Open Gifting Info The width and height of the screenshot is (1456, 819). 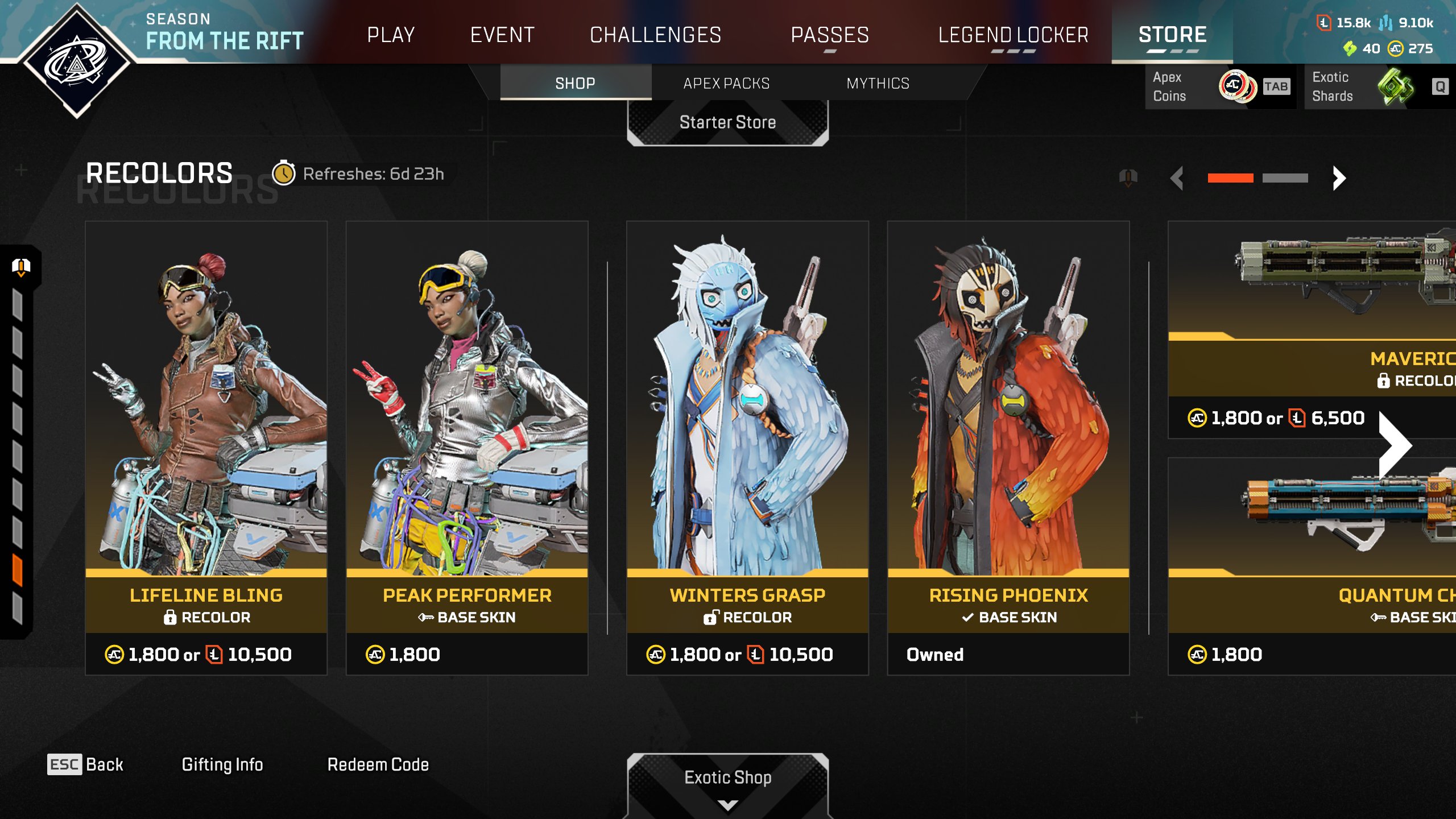(x=222, y=765)
